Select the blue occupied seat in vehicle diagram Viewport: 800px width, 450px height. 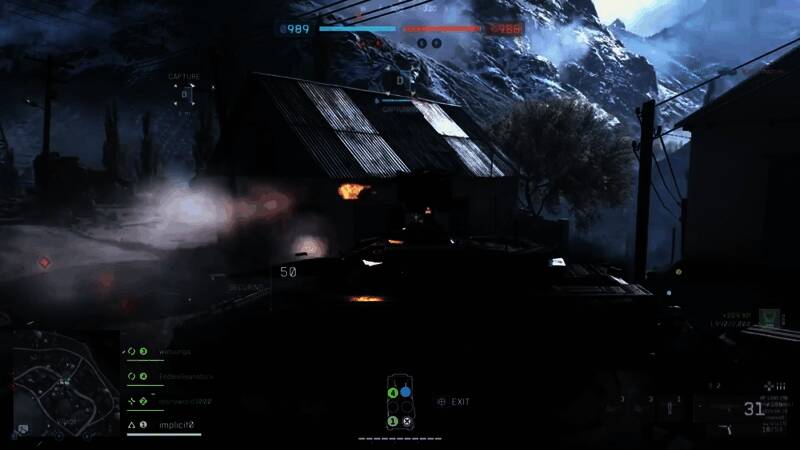pyautogui.click(x=406, y=392)
